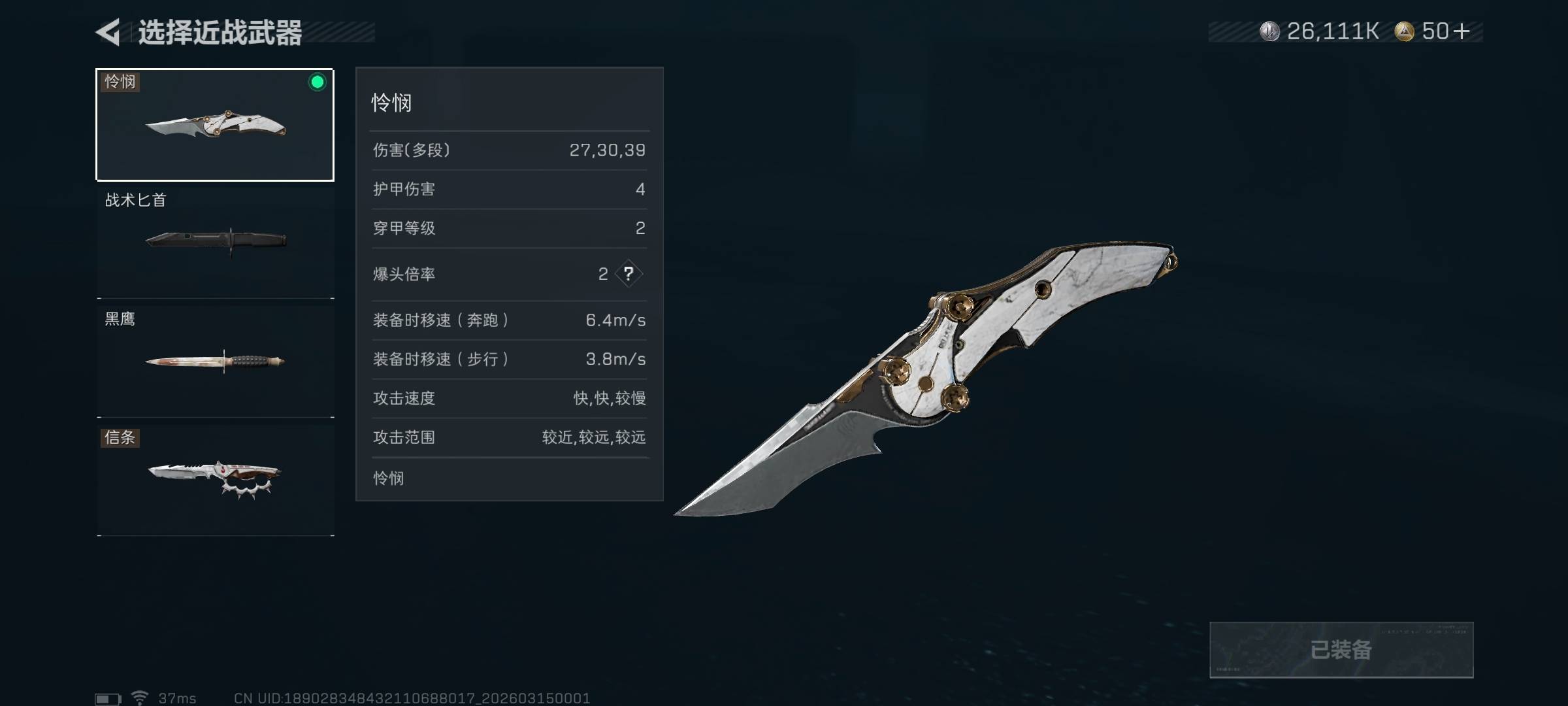The image size is (1568, 706).
Task: Select the 信条 spiked knife
Action: pyautogui.click(x=215, y=479)
